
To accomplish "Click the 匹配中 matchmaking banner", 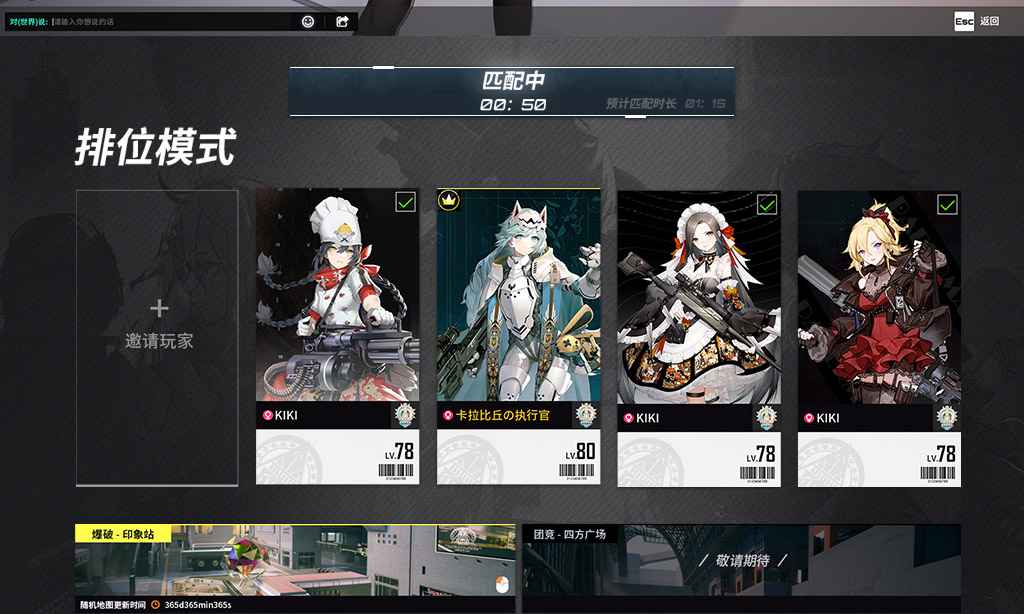I will [x=512, y=91].
